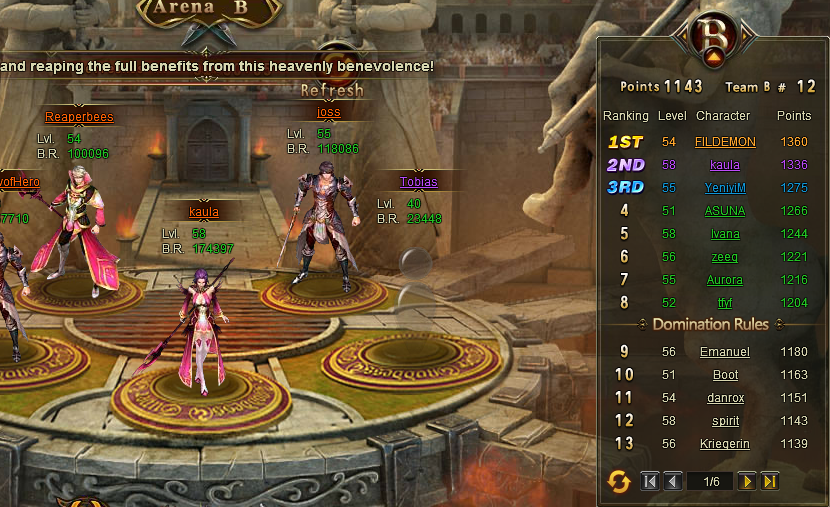Jump to the first ranking page
Image resolution: width=830 pixels, height=507 pixels.
coord(650,482)
